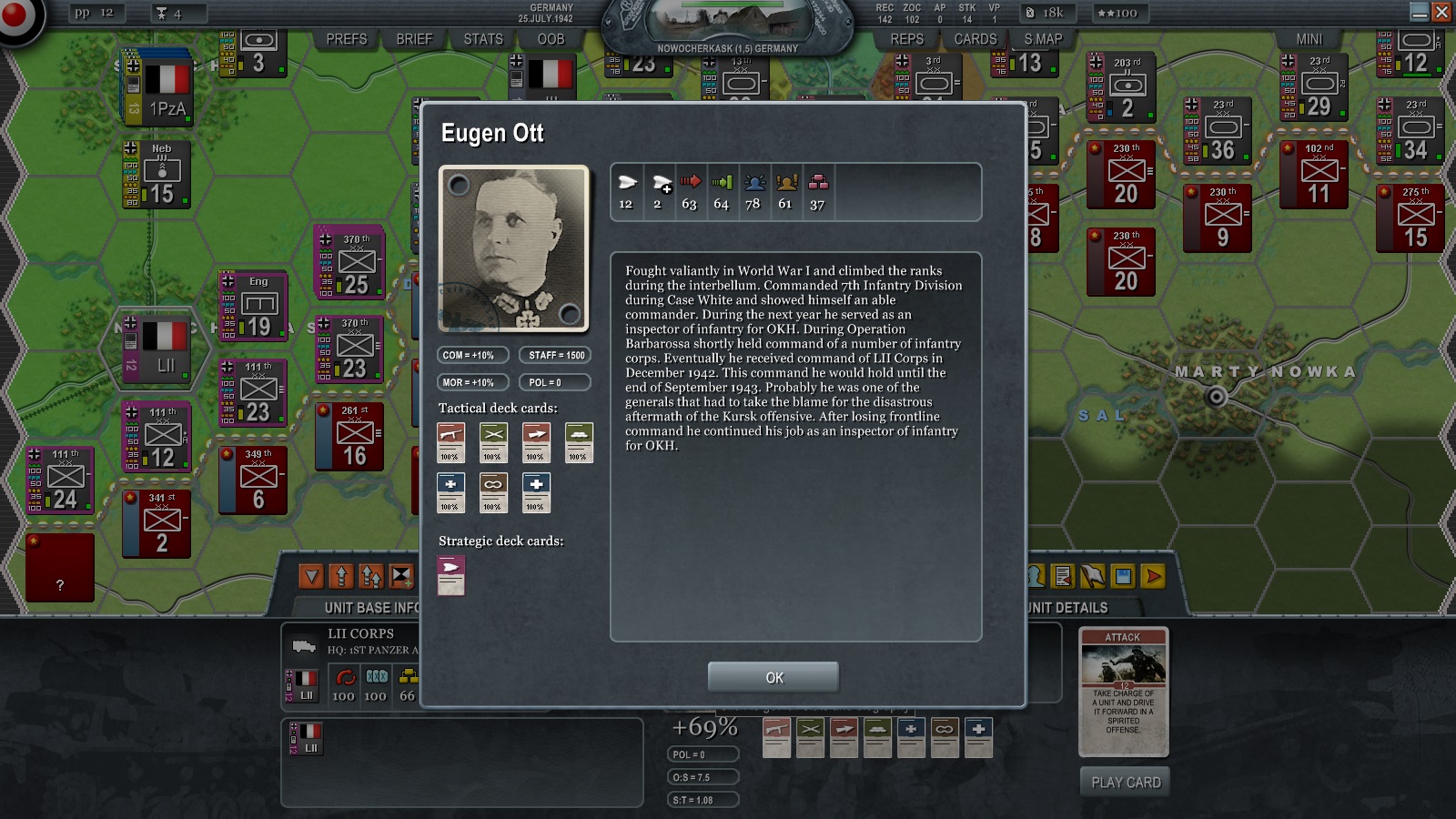
Task: Confirm the Eugen Ott dialog with OK
Action: click(x=773, y=677)
